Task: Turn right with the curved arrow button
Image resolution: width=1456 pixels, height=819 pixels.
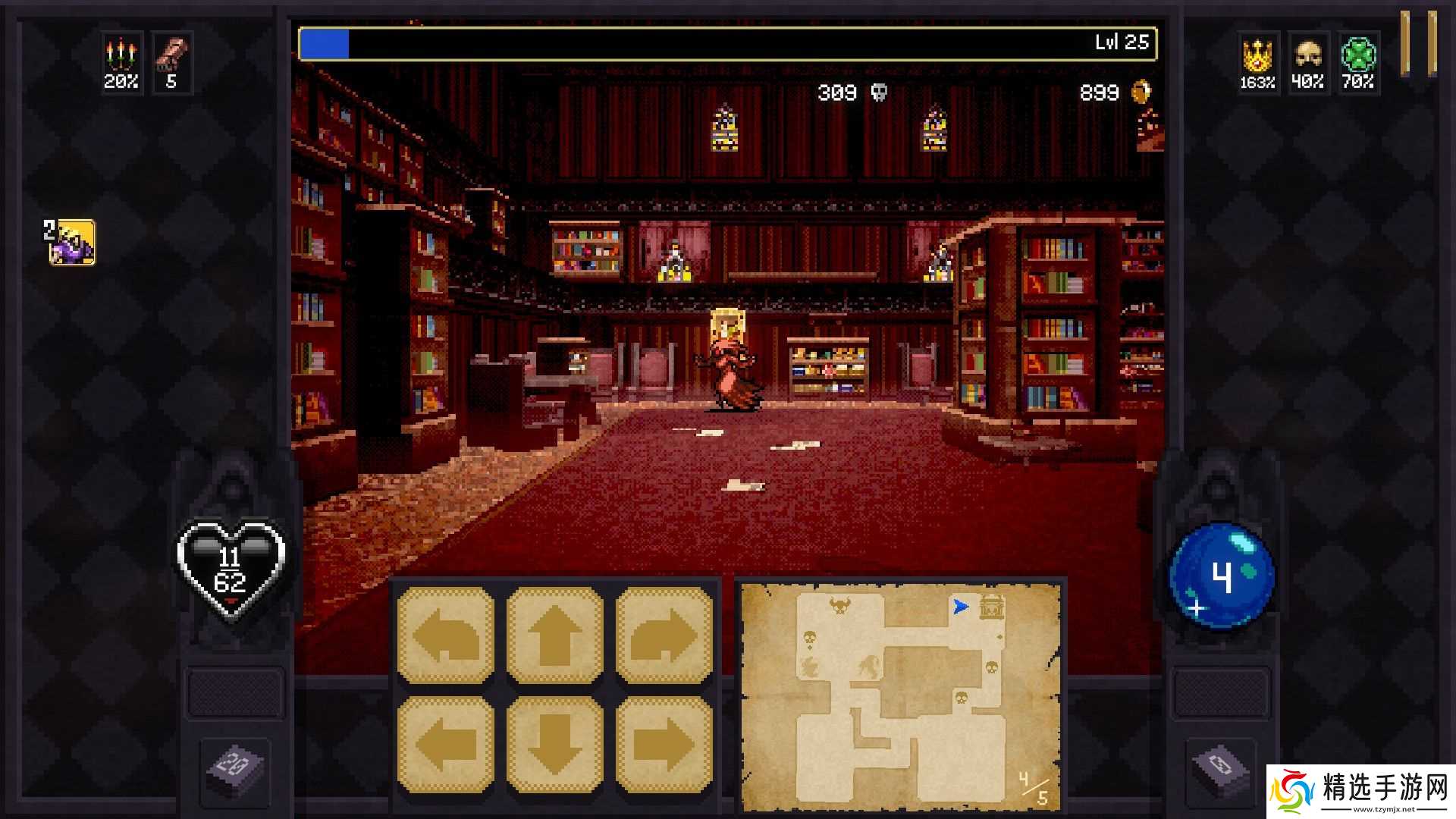Action: pos(664,635)
